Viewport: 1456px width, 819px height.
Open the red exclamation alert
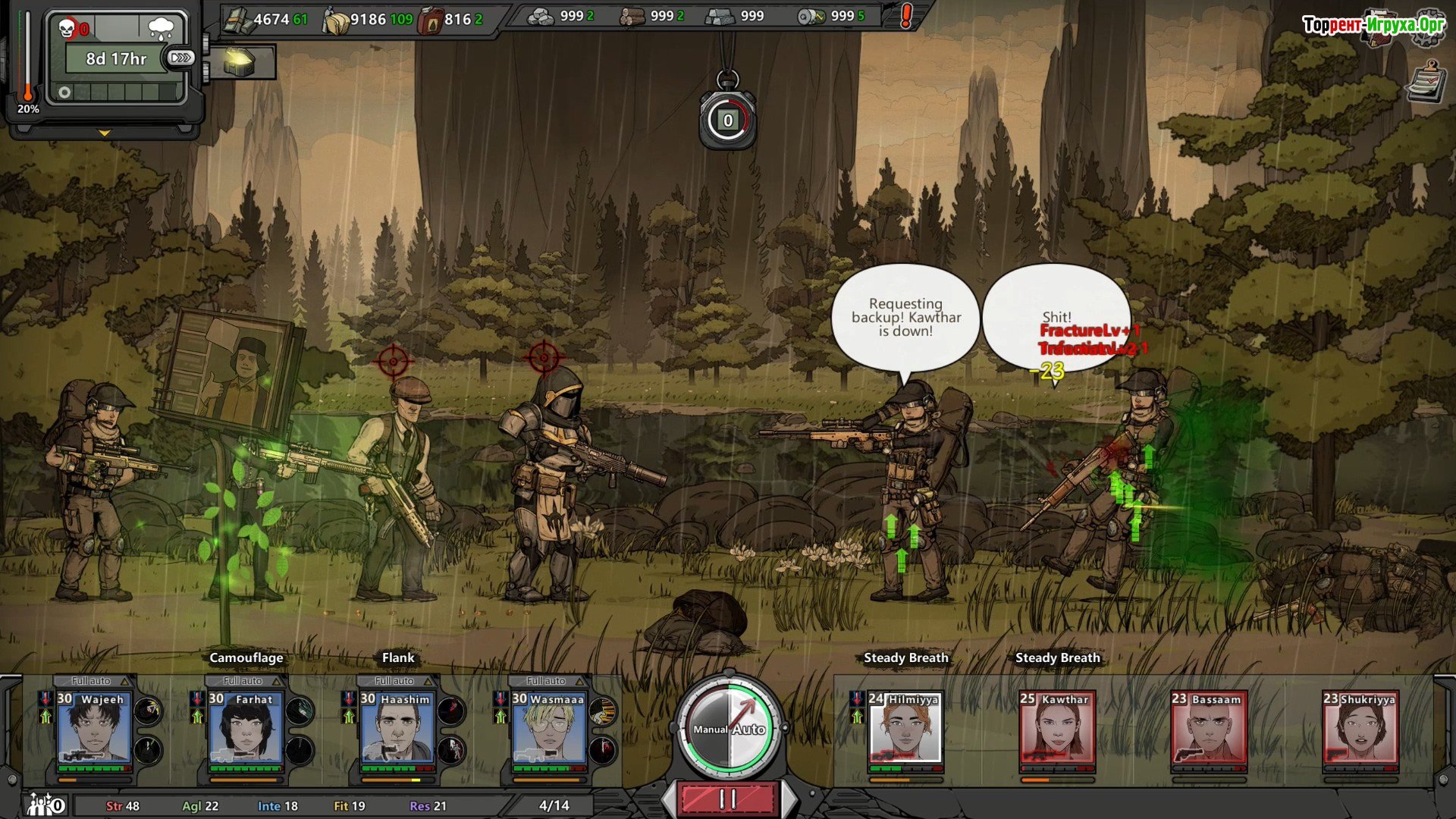905,16
